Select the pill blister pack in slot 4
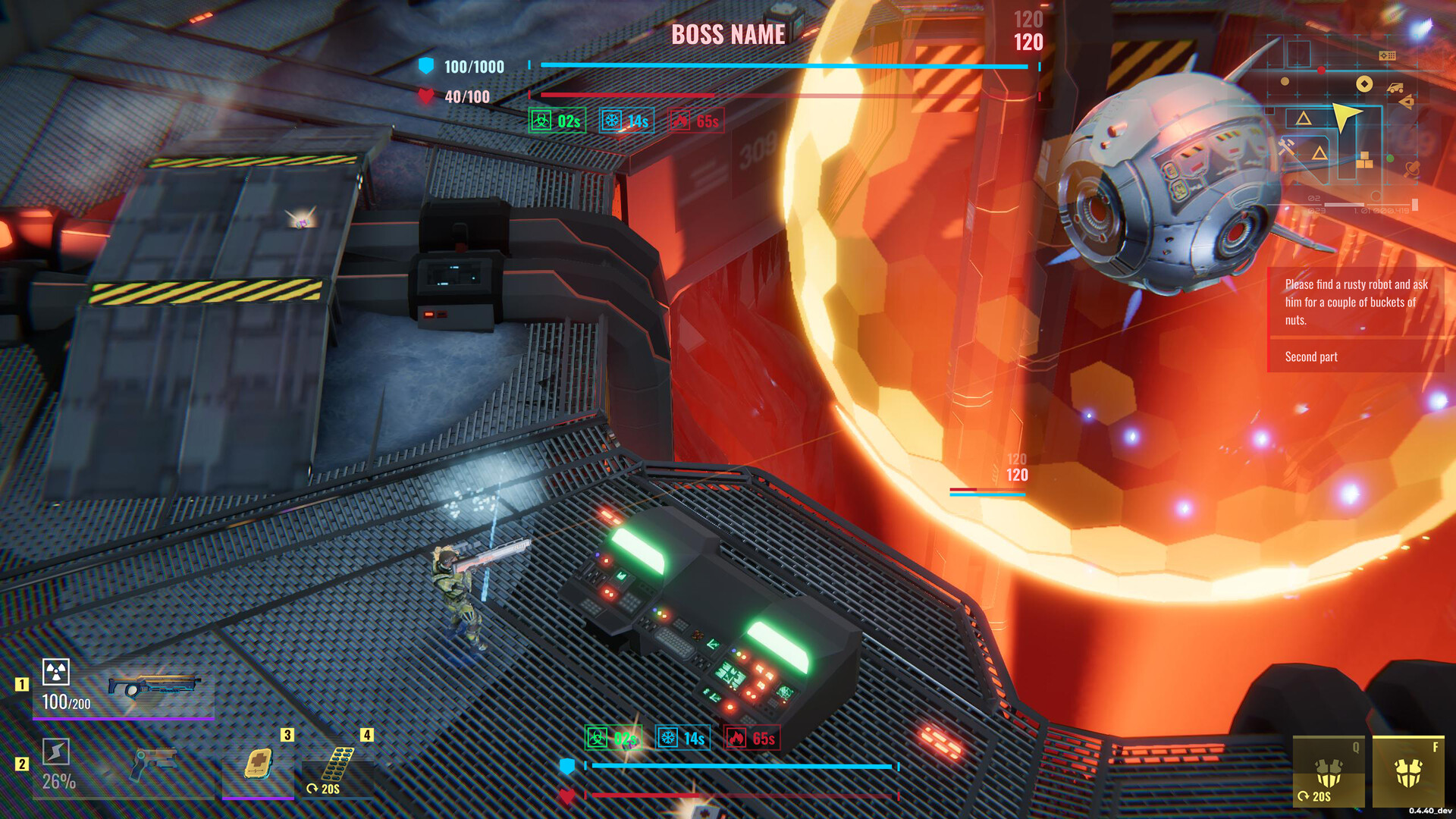 click(337, 763)
